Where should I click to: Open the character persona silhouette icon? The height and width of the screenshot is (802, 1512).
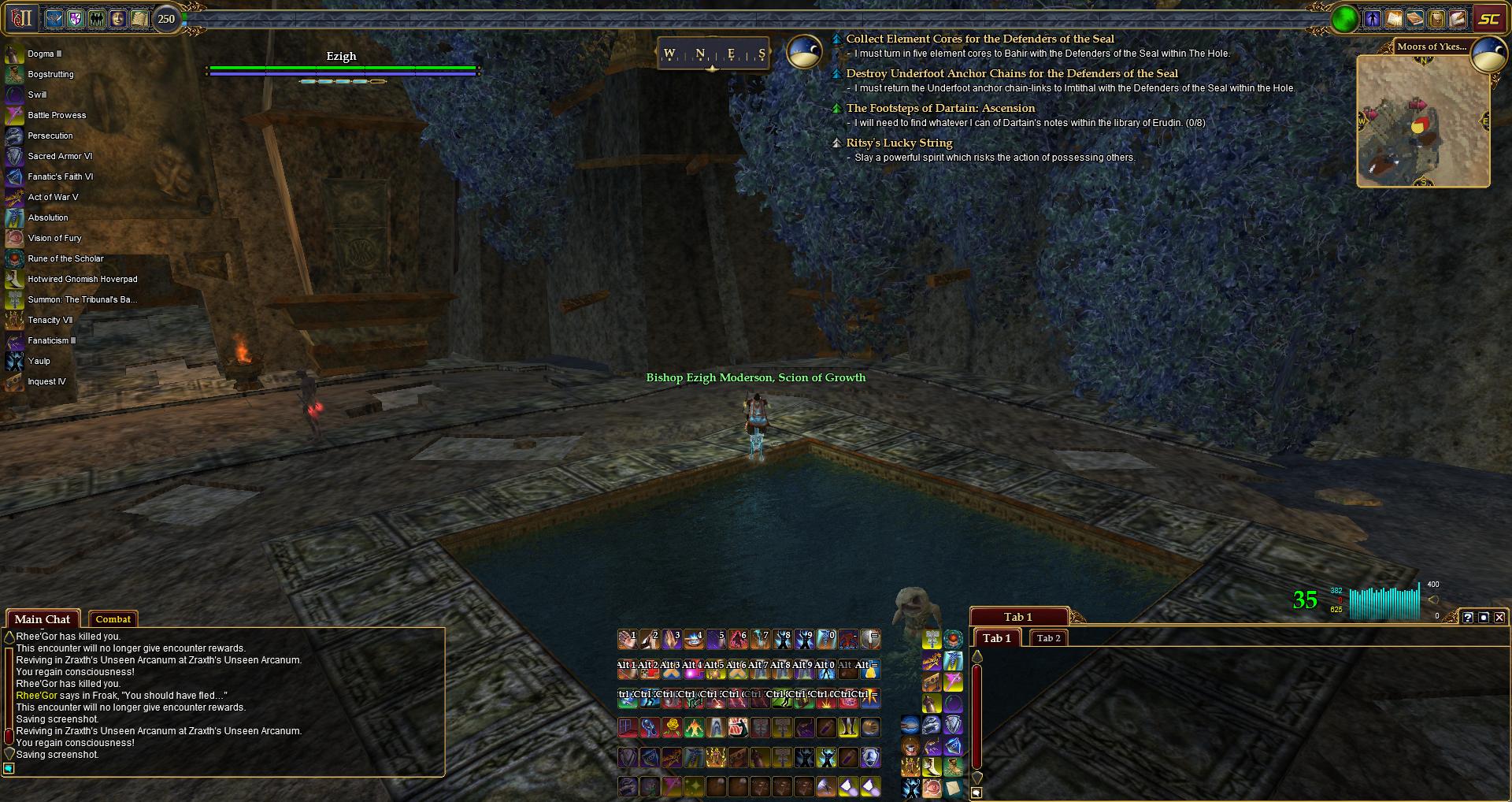point(1373,19)
